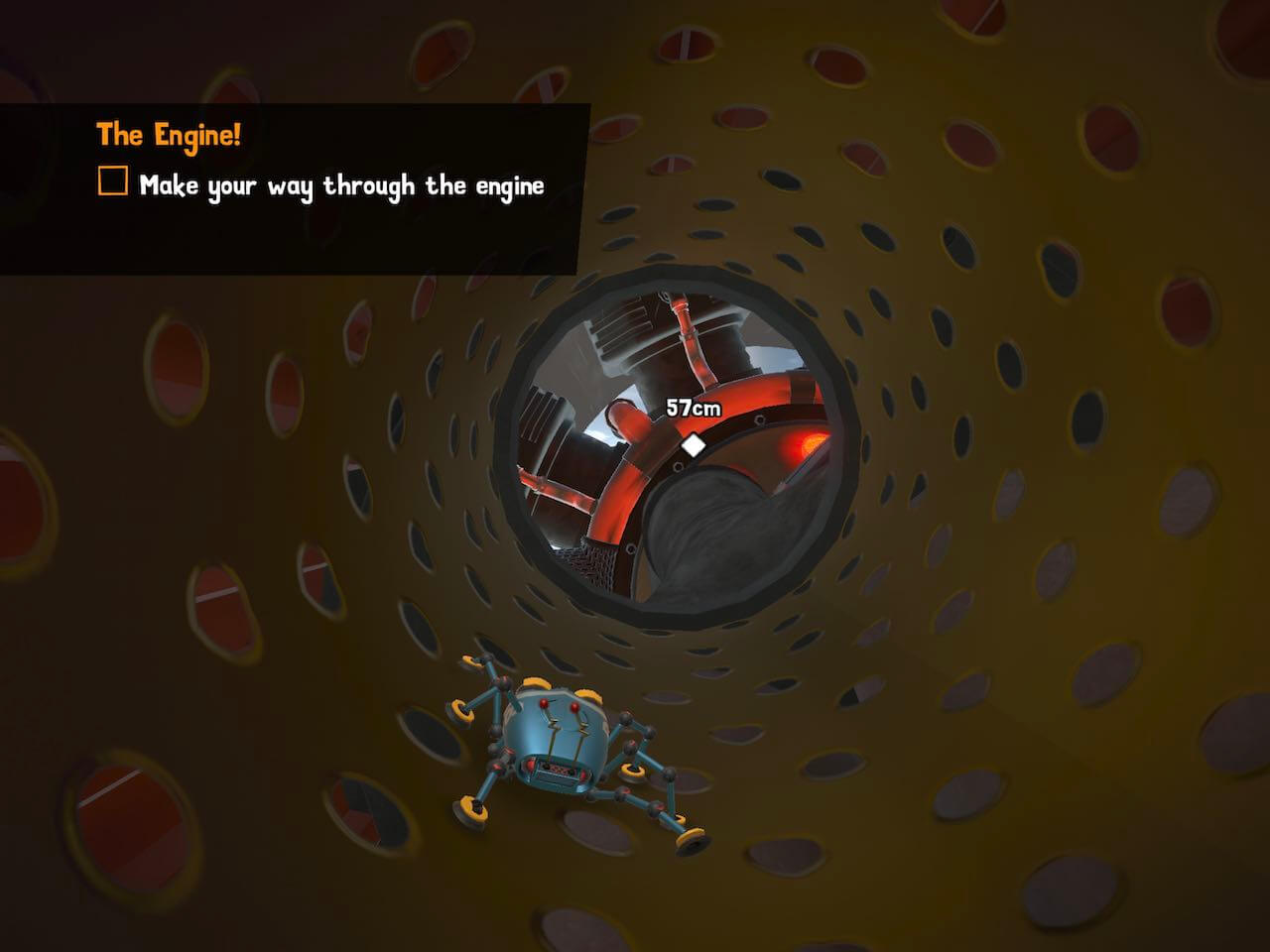Click the white diamond waypoint marker
The image size is (1270, 952).
(694, 445)
